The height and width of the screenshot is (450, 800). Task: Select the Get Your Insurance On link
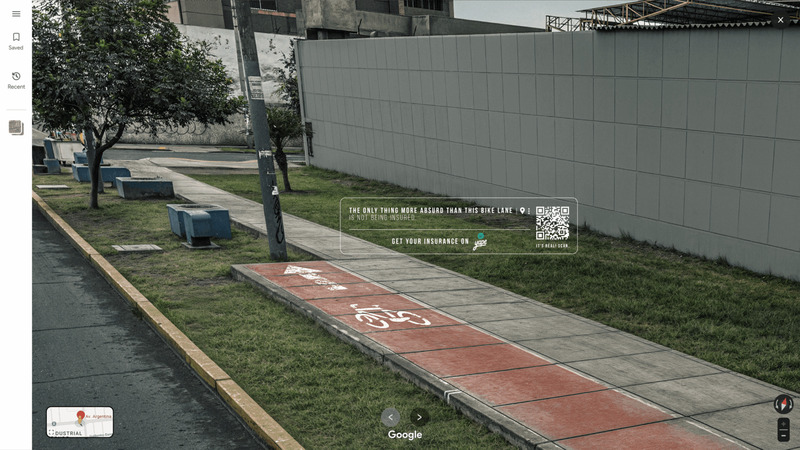[x=430, y=241]
